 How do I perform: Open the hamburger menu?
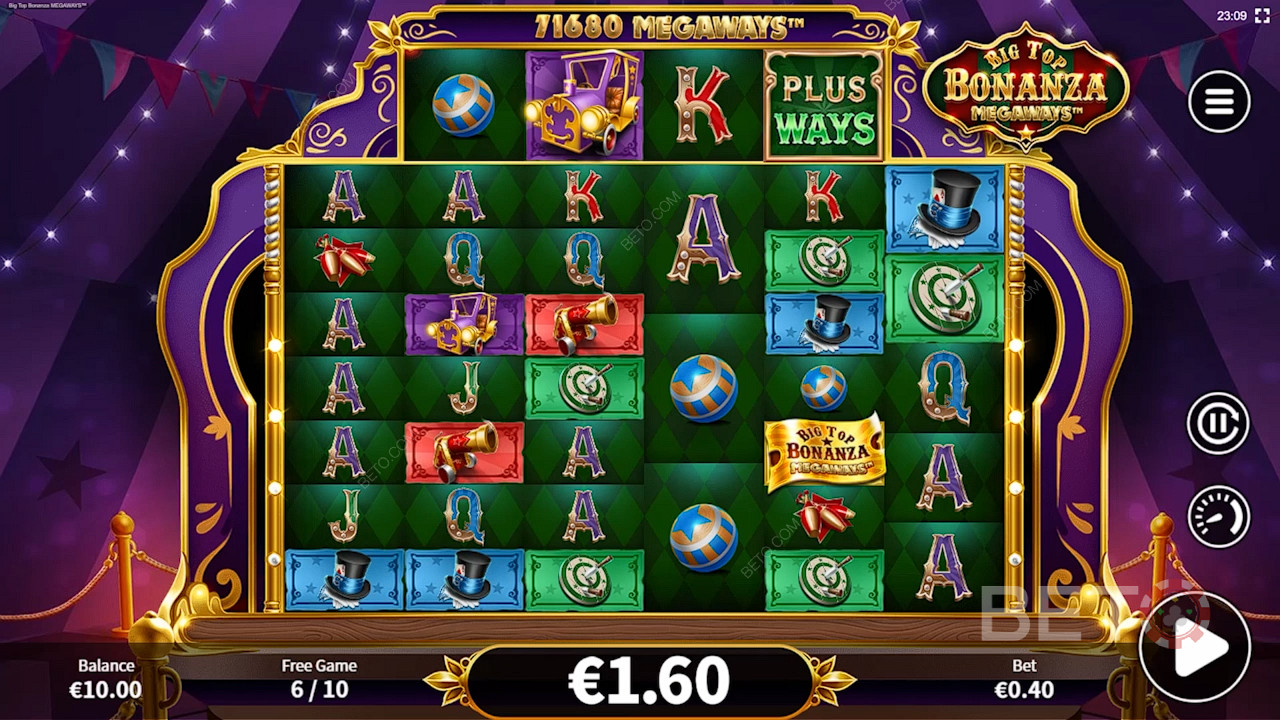[x=1218, y=101]
